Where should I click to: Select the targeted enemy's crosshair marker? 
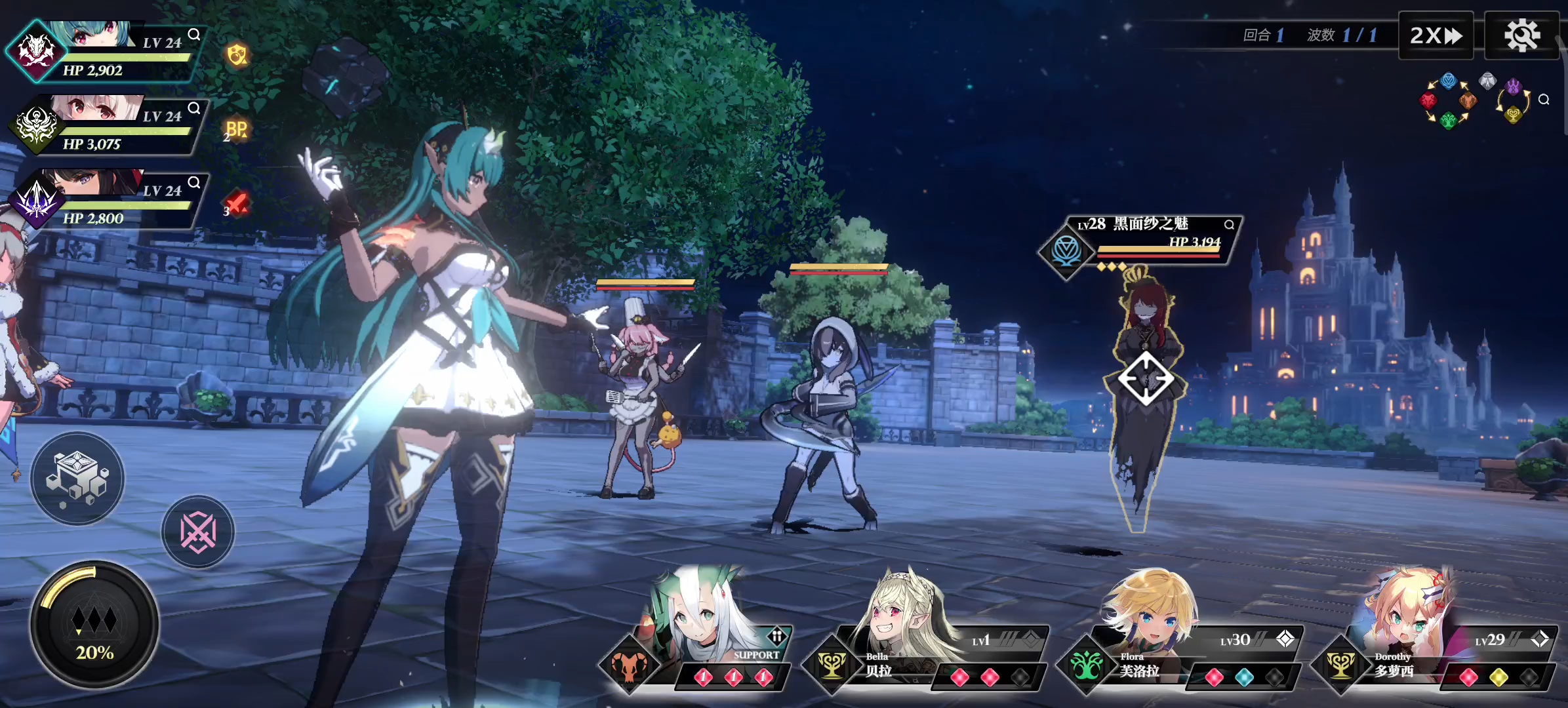coord(1146,378)
